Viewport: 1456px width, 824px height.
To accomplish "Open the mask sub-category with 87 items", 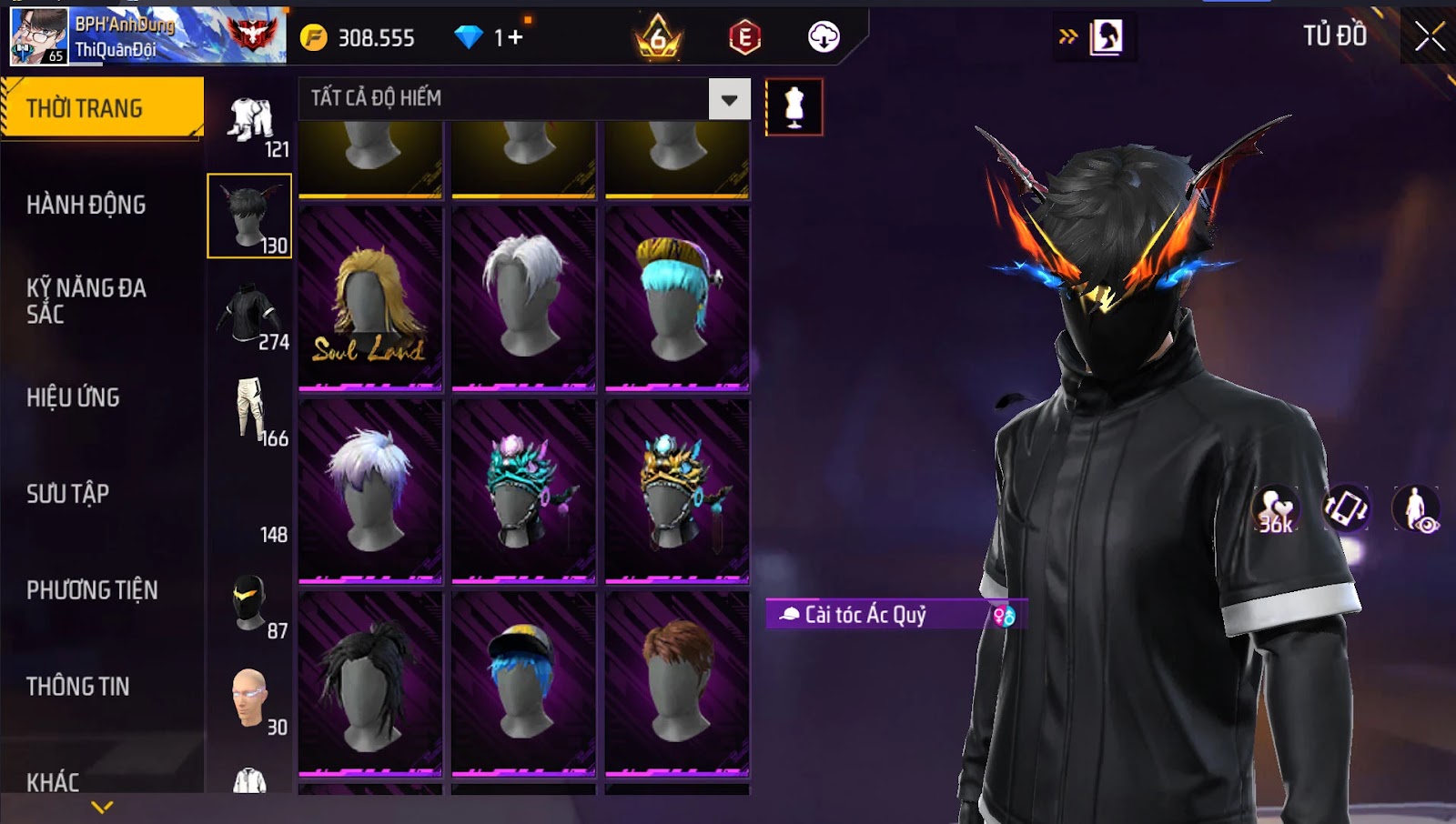I will coord(250,604).
